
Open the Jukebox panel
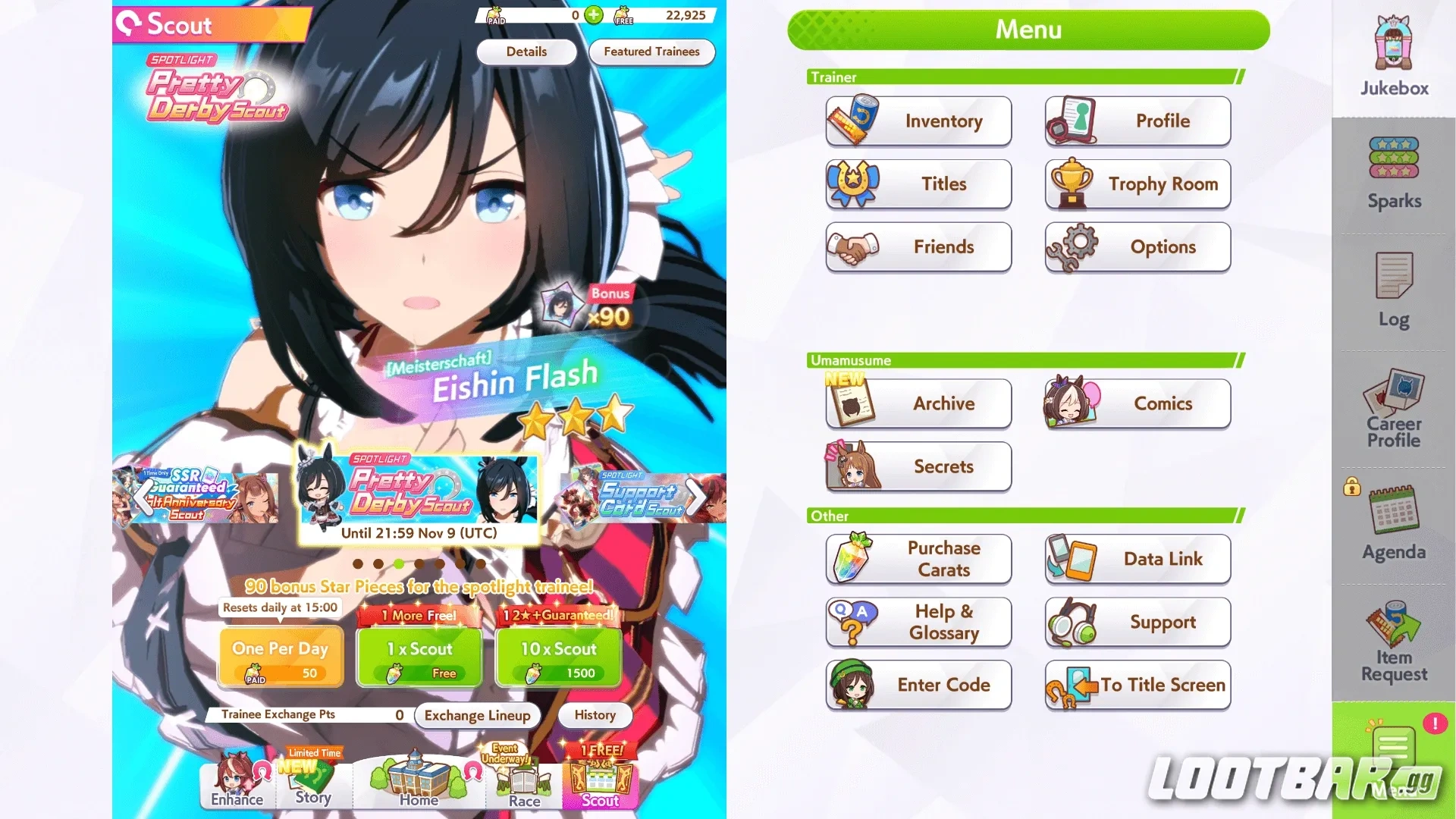(1392, 57)
